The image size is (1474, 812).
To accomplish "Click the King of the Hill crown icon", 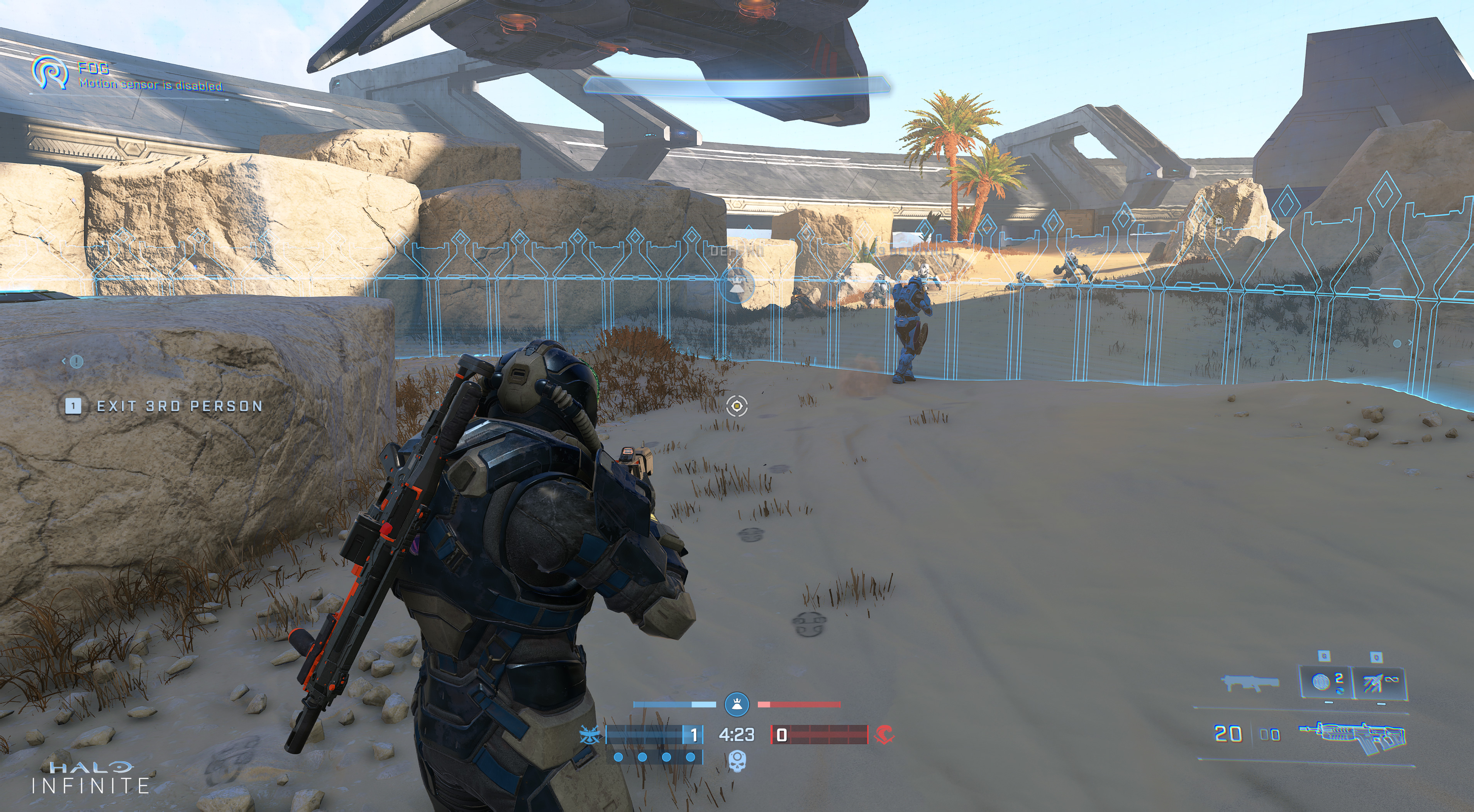I will tap(737, 704).
